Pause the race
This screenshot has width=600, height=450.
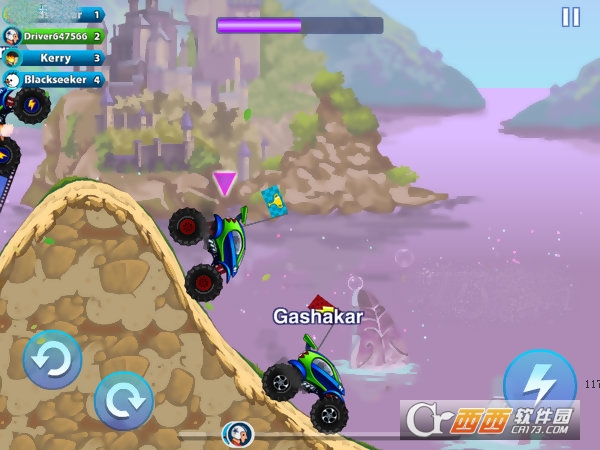[x=570, y=17]
